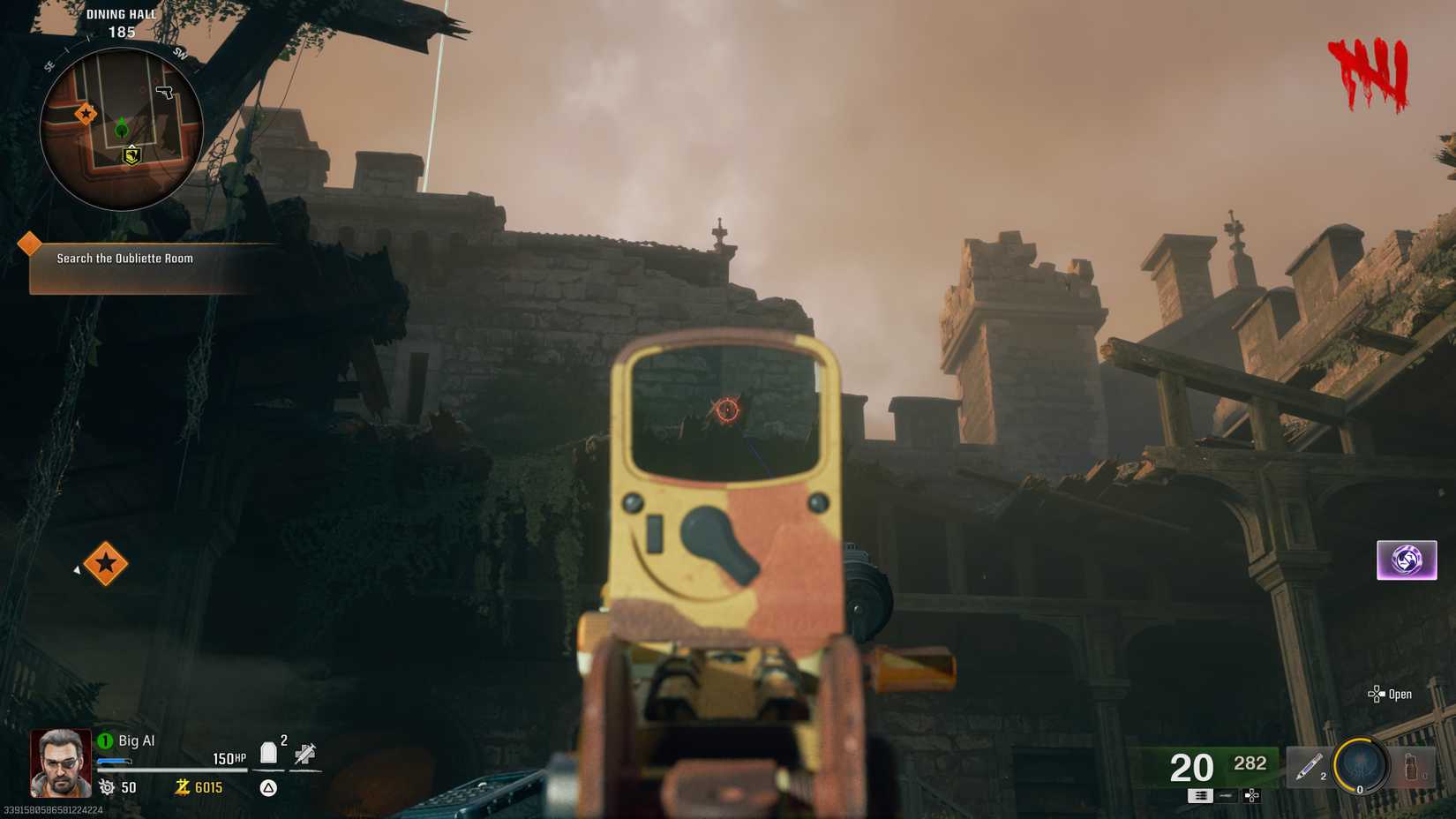Click the magazine icon under the ammo counter

pyautogui.click(x=1200, y=797)
